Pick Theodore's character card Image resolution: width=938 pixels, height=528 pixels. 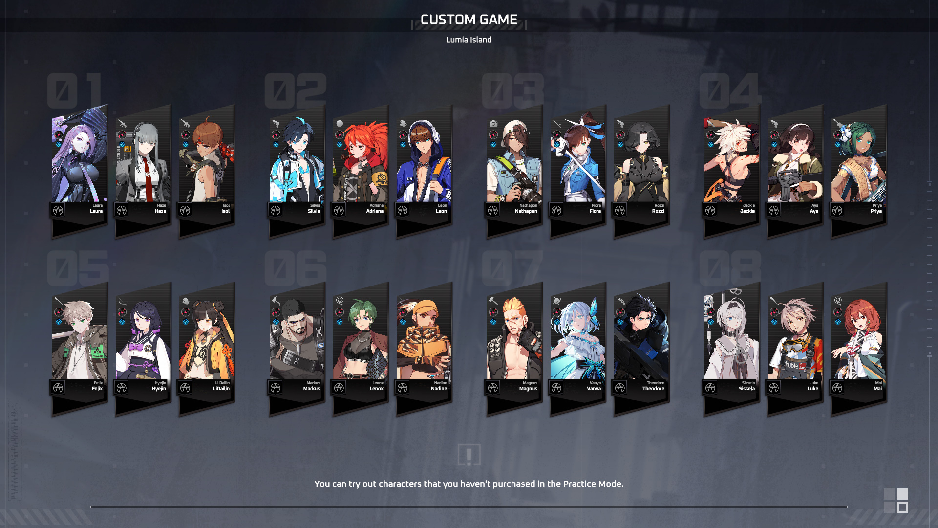[x=640, y=342]
